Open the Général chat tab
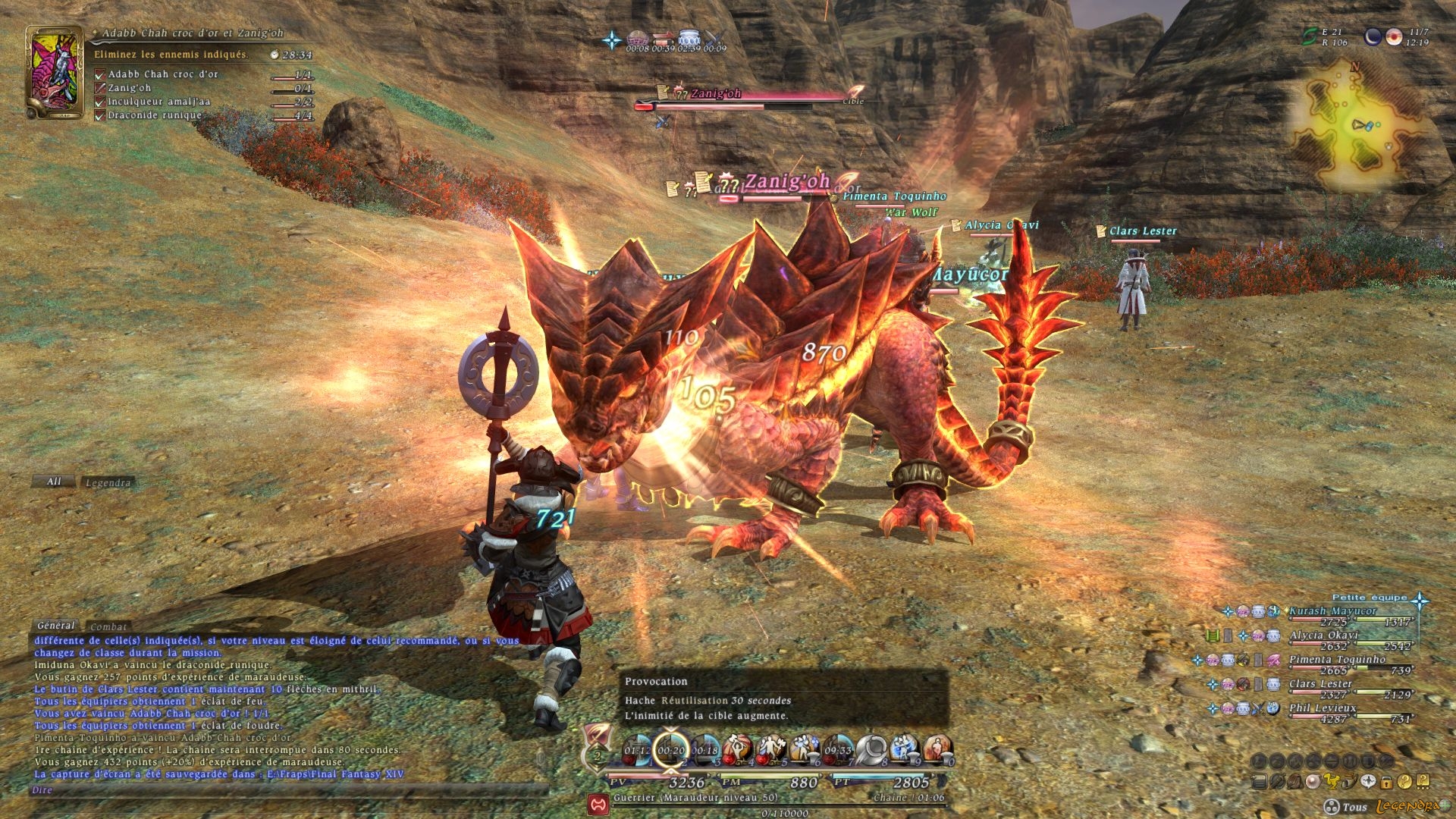 [57, 626]
